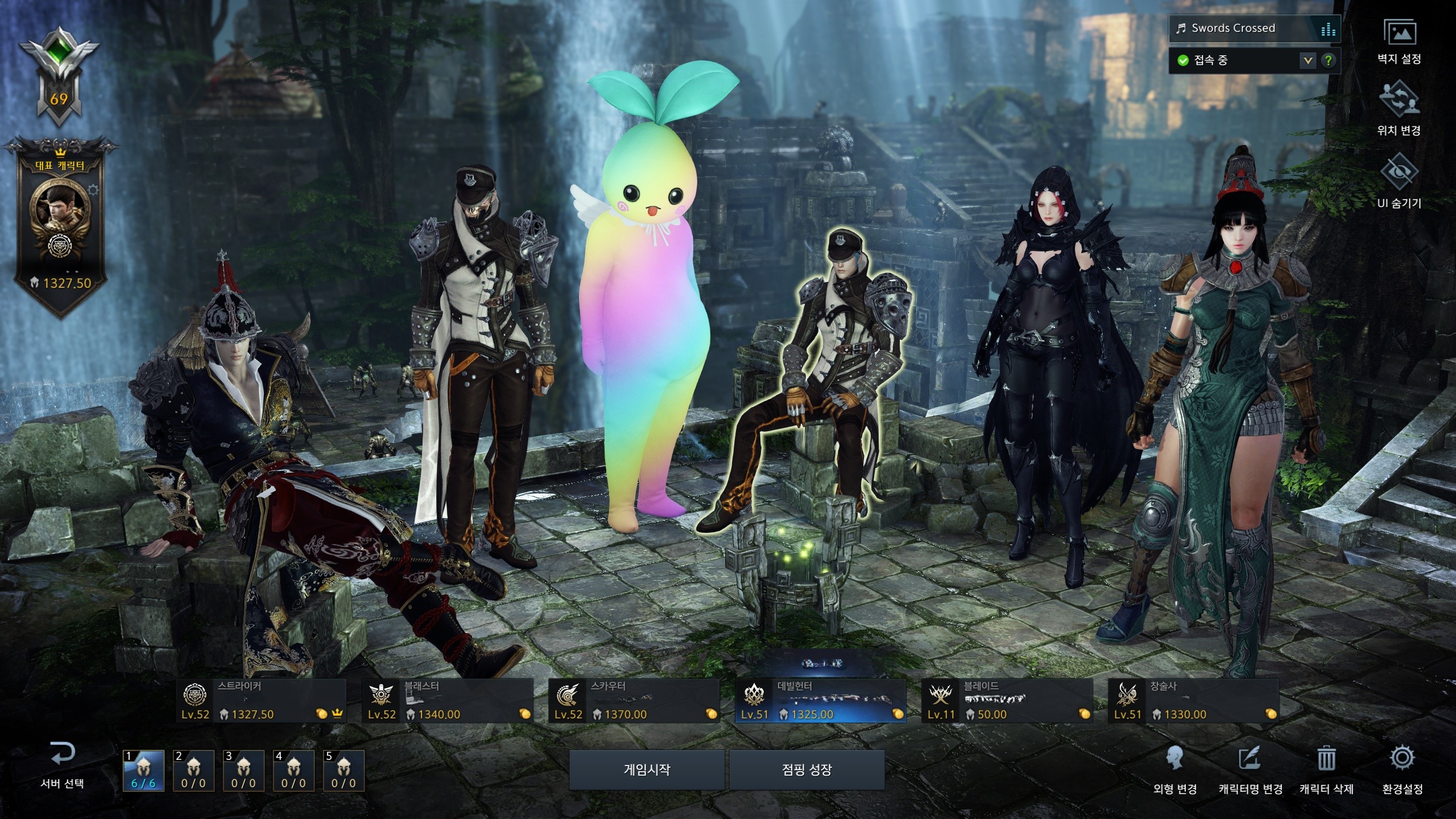
Task: Start the game with 게임시작 button
Action: (x=647, y=770)
